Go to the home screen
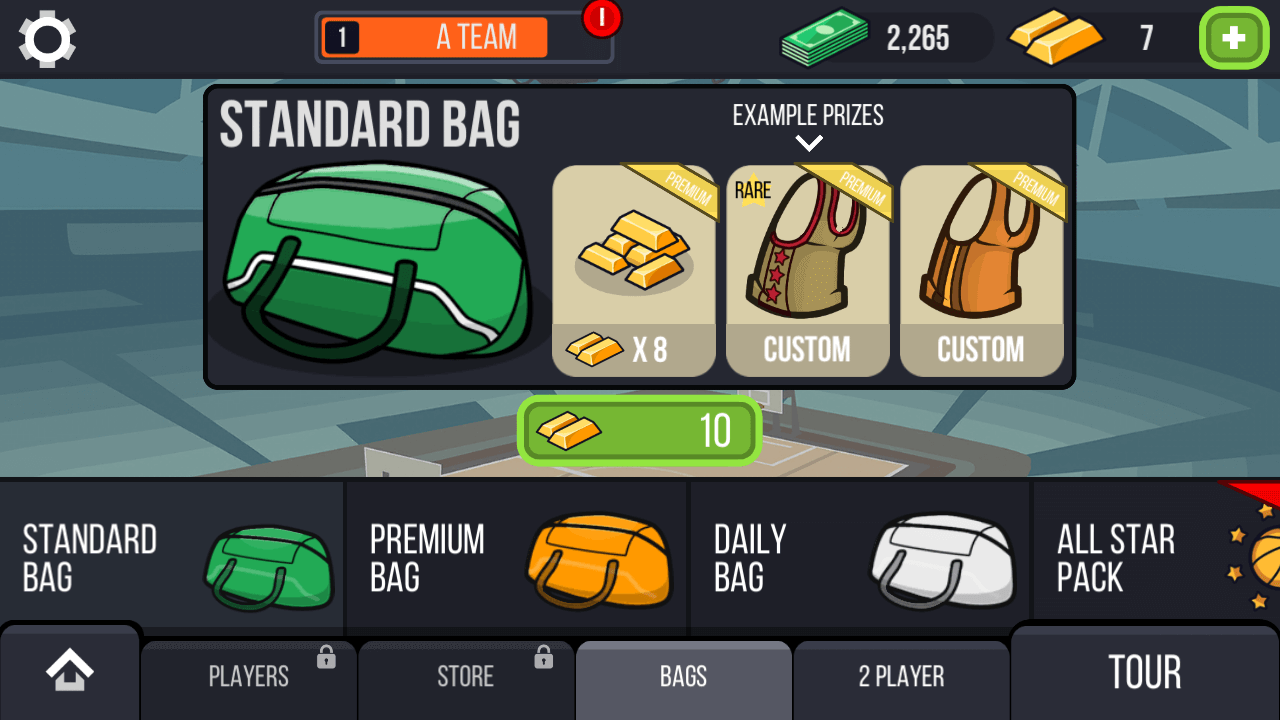The width and height of the screenshot is (1280, 720). [70, 671]
